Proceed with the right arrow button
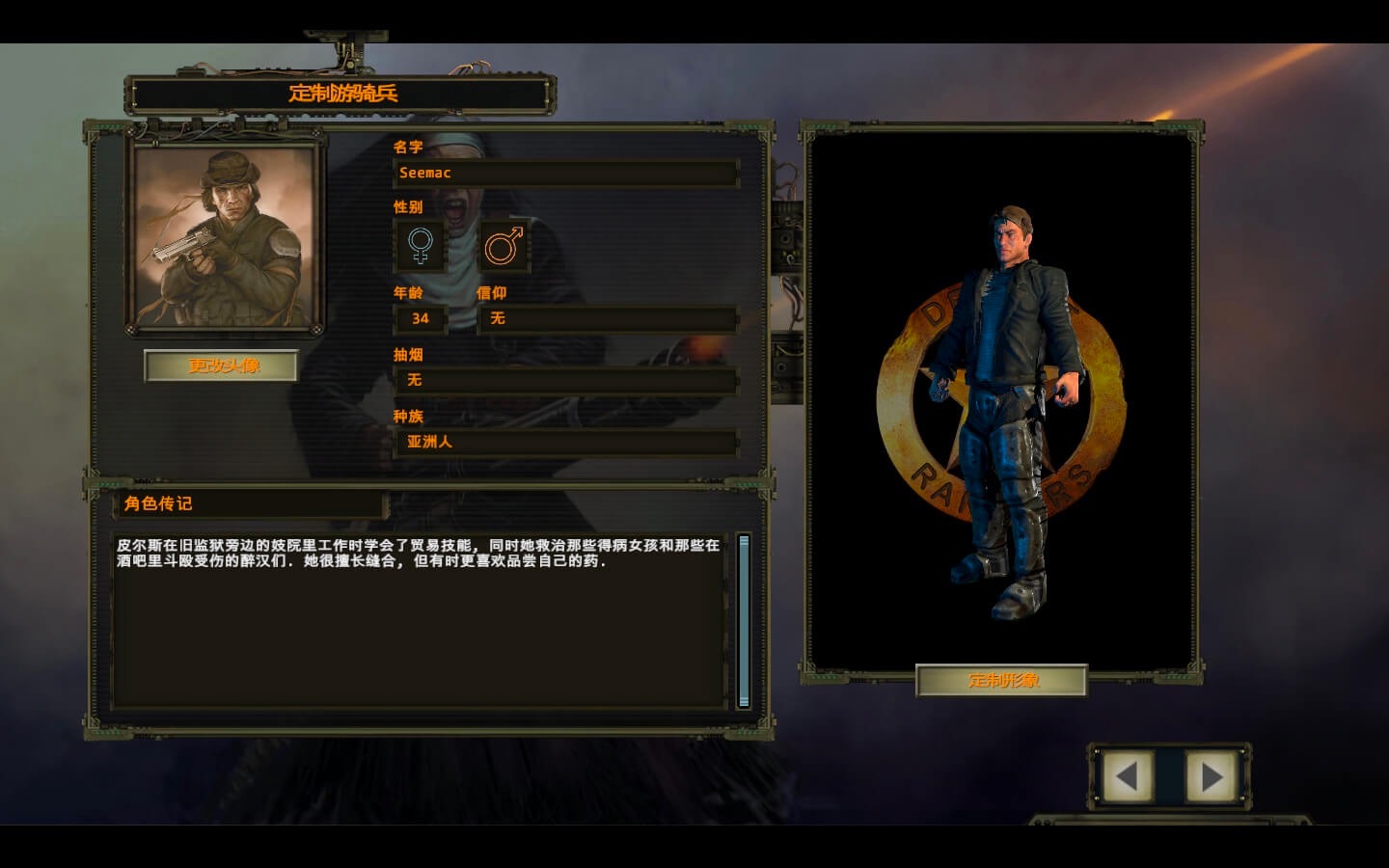1389x868 pixels. point(1211,775)
